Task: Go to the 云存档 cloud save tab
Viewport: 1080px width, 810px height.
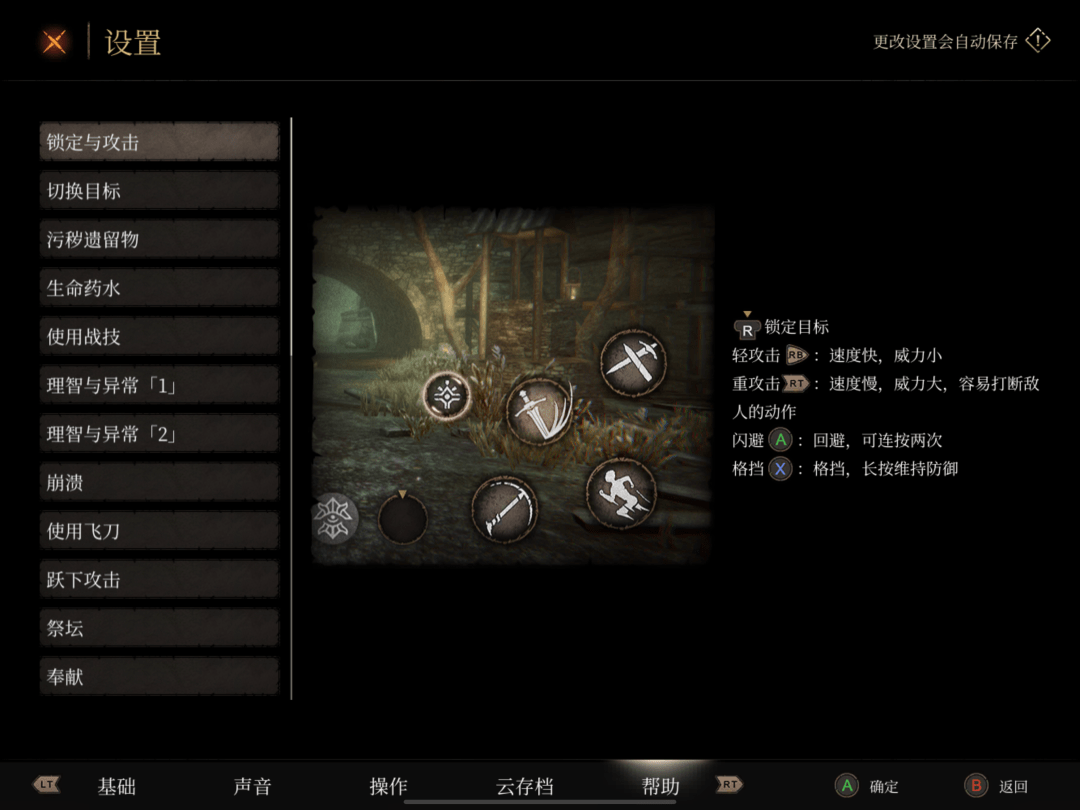Action: 524,787
